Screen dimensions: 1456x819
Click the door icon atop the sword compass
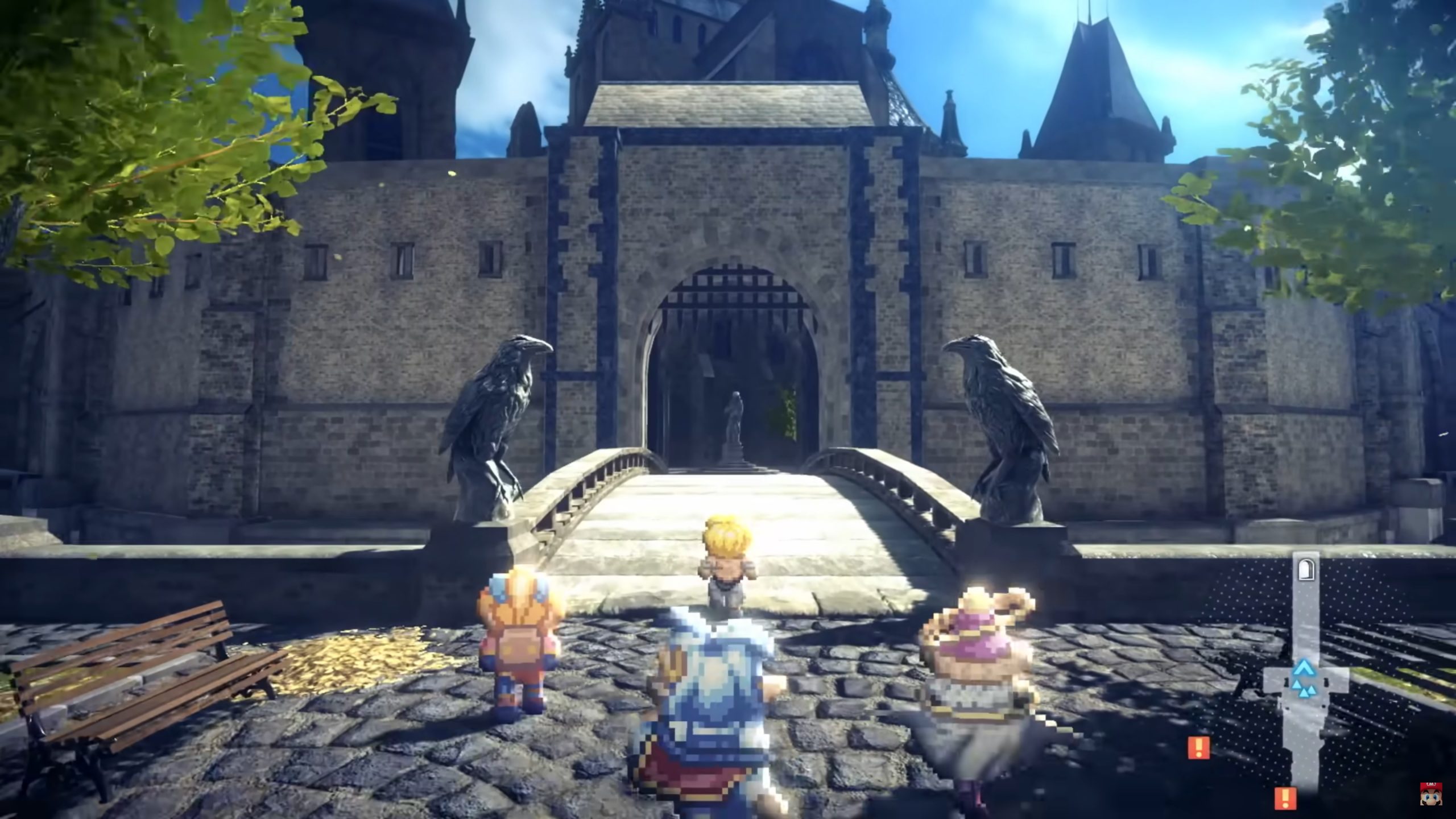click(1306, 569)
